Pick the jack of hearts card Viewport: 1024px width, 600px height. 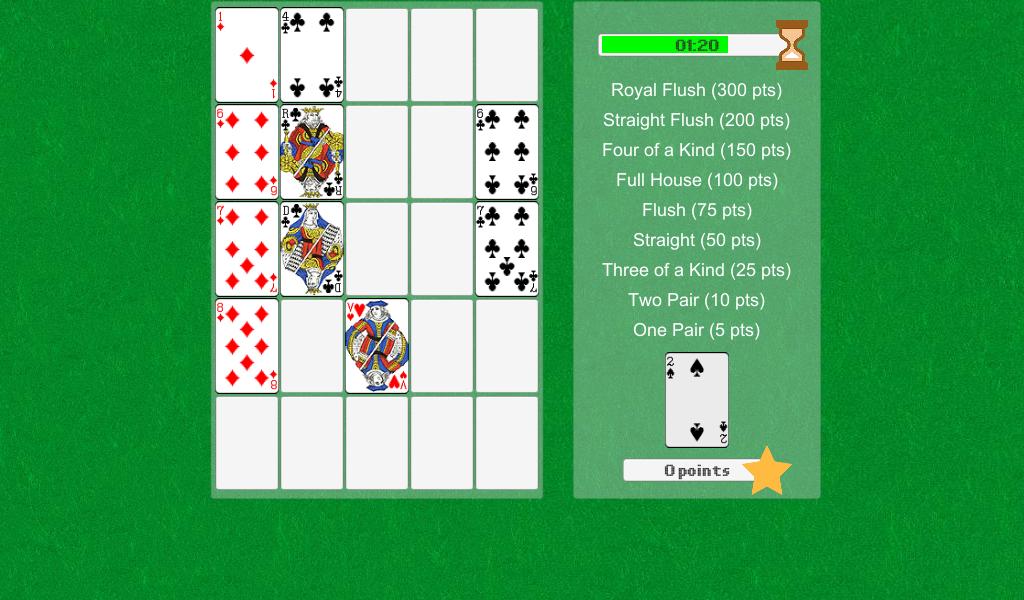click(x=377, y=346)
